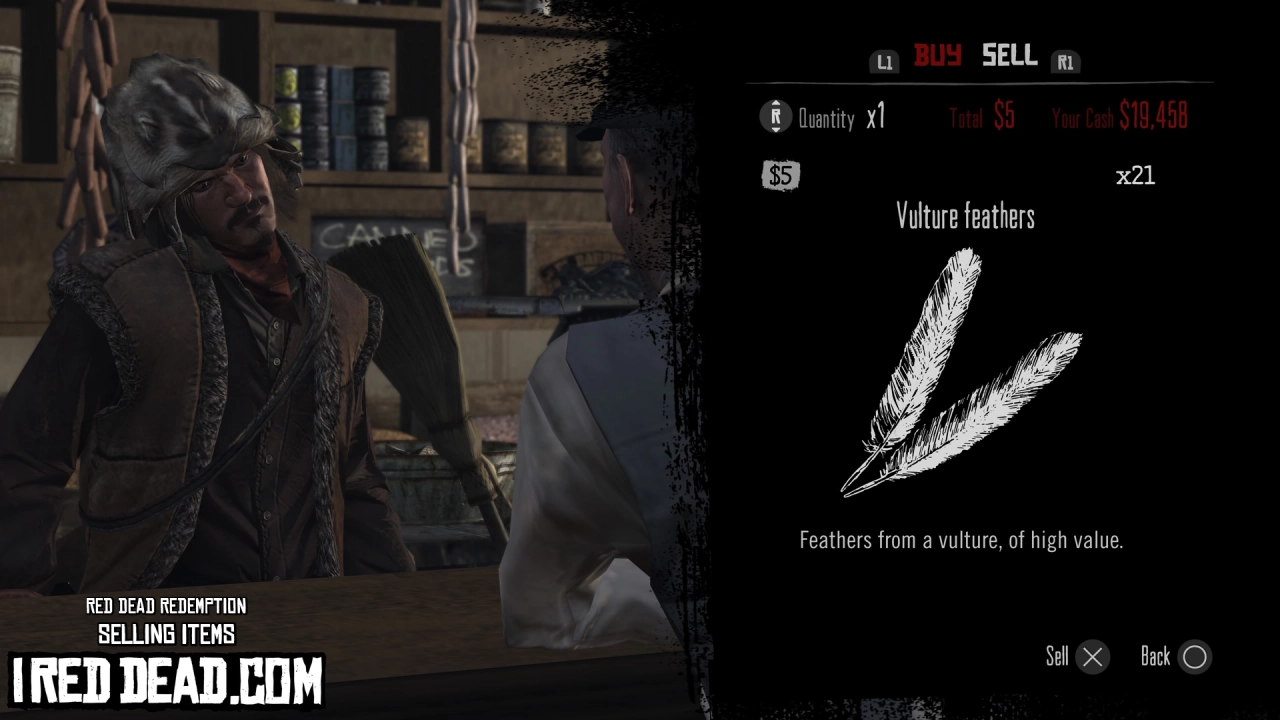Click the Back action label

coord(1156,657)
